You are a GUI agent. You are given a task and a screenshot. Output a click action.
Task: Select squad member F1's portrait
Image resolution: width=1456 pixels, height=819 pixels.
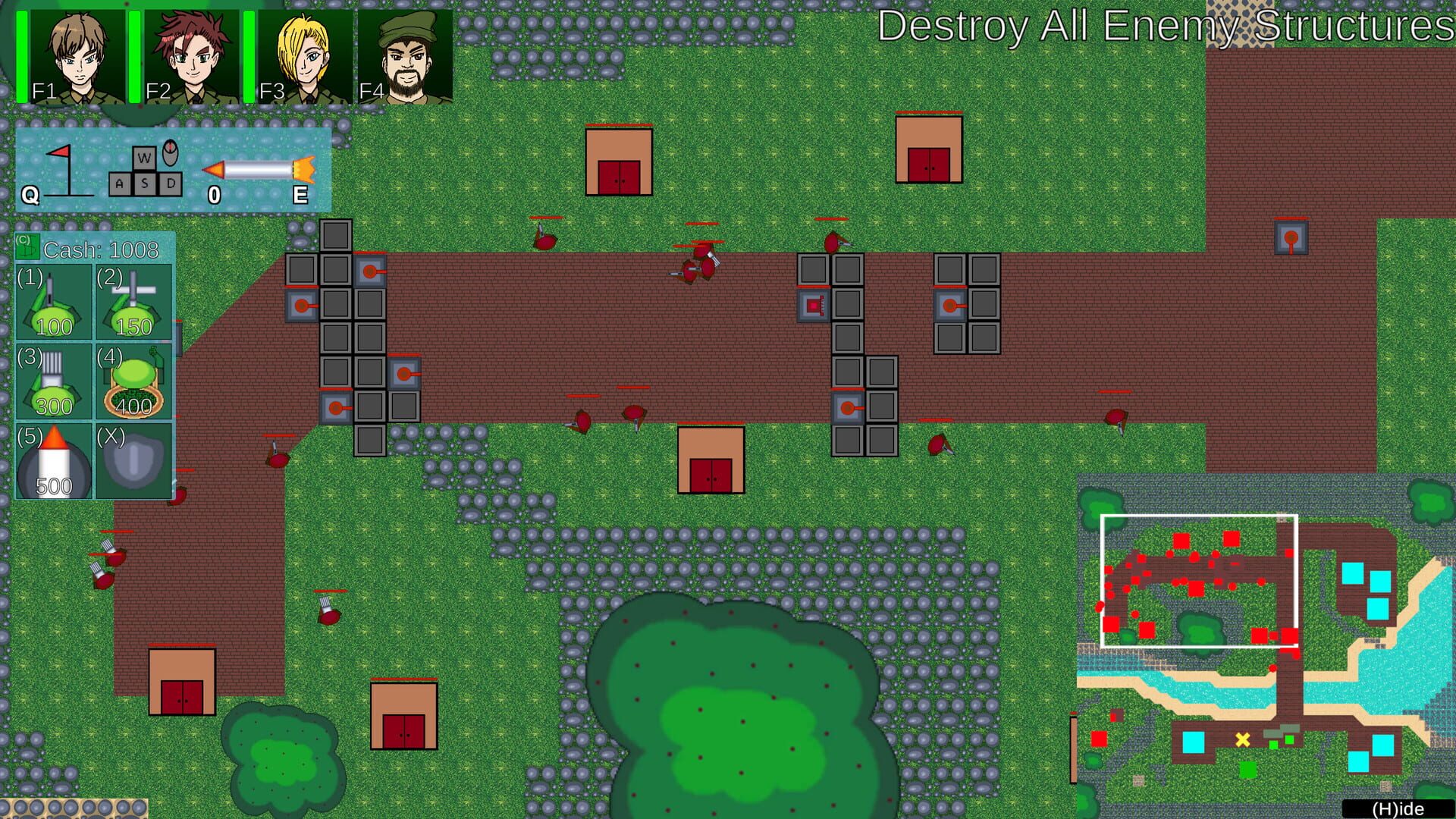(76, 53)
